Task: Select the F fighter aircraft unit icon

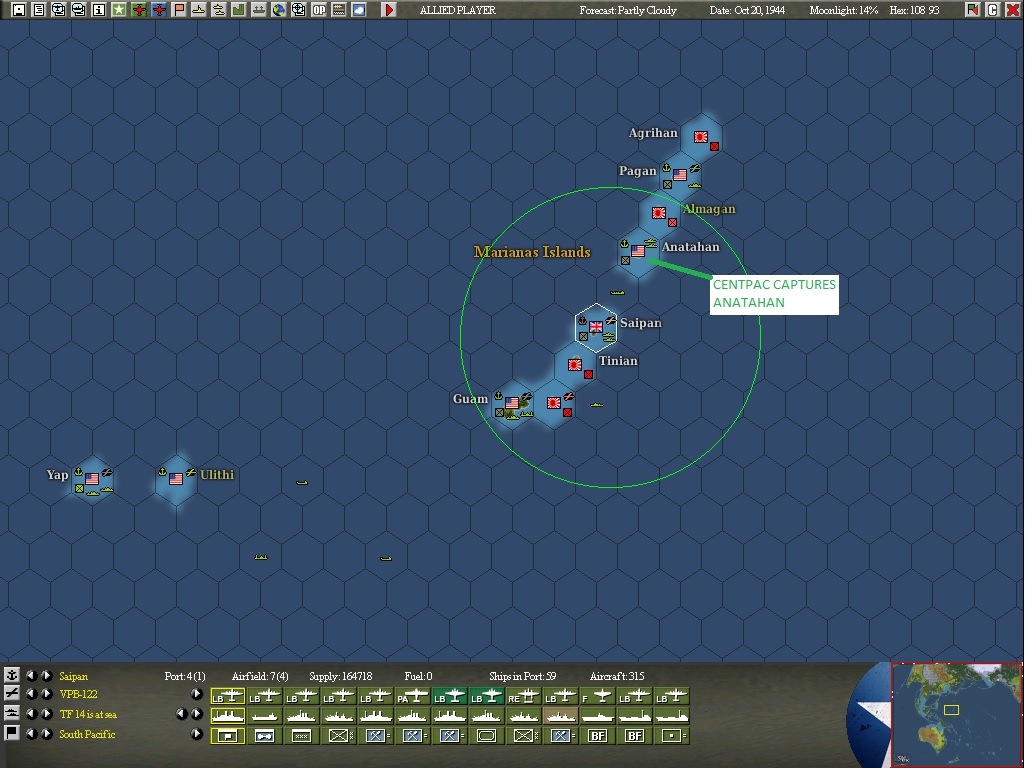Action: click(597, 695)
